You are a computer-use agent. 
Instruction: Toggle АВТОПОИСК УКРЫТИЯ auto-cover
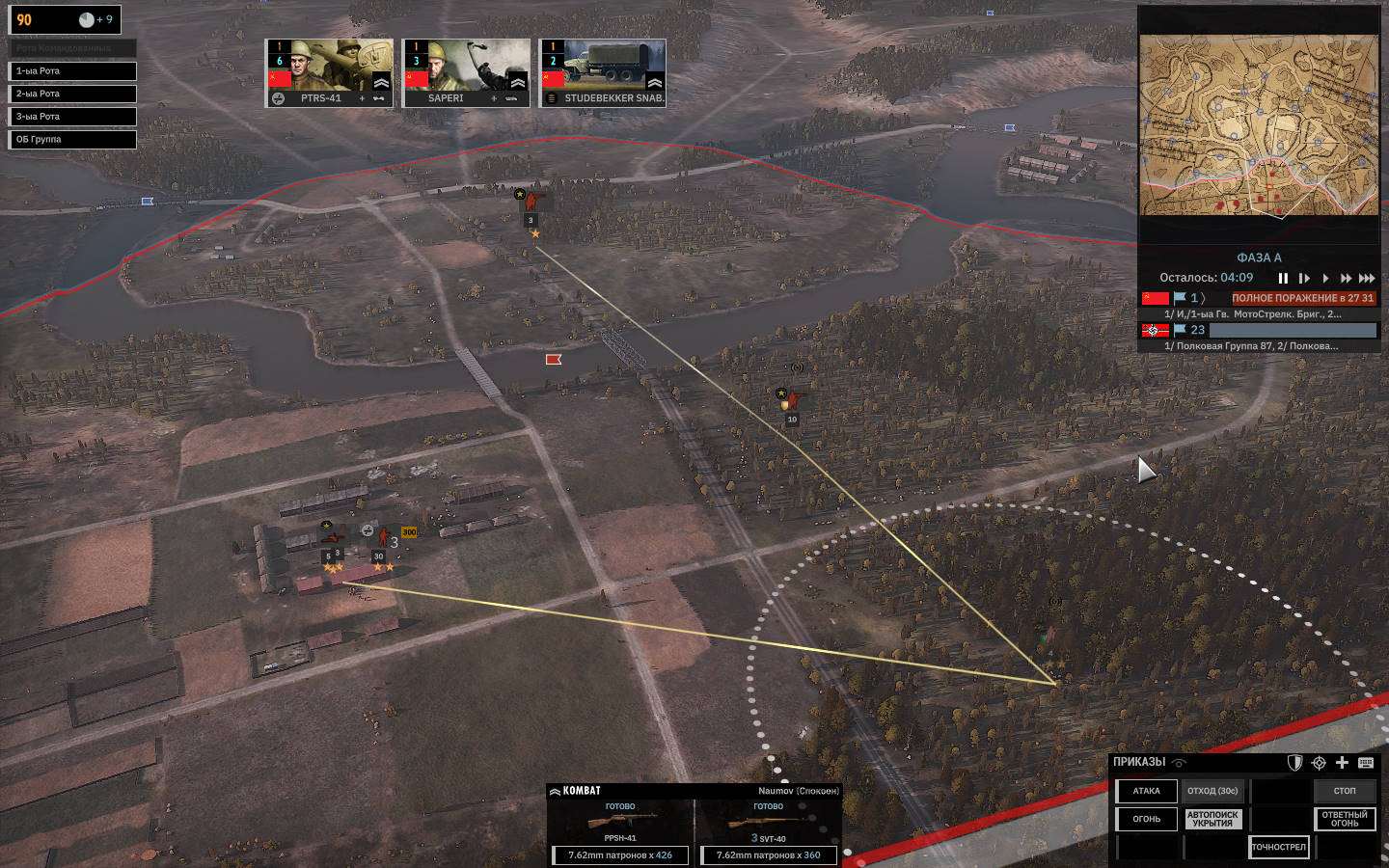pyautogui.click(x=1212, y=819)
